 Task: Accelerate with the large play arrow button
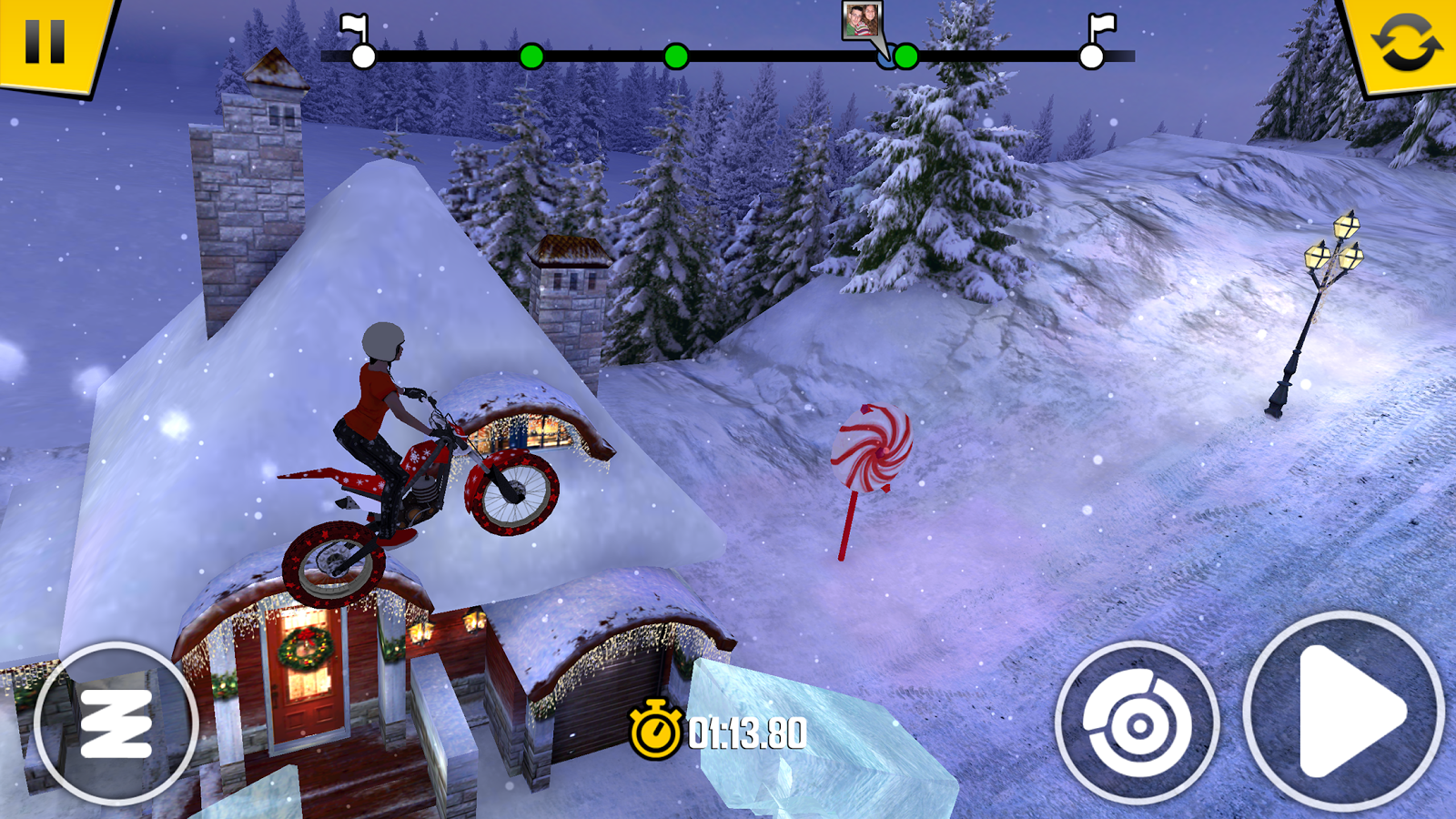pyautogui.click(x=1343, y=712)
